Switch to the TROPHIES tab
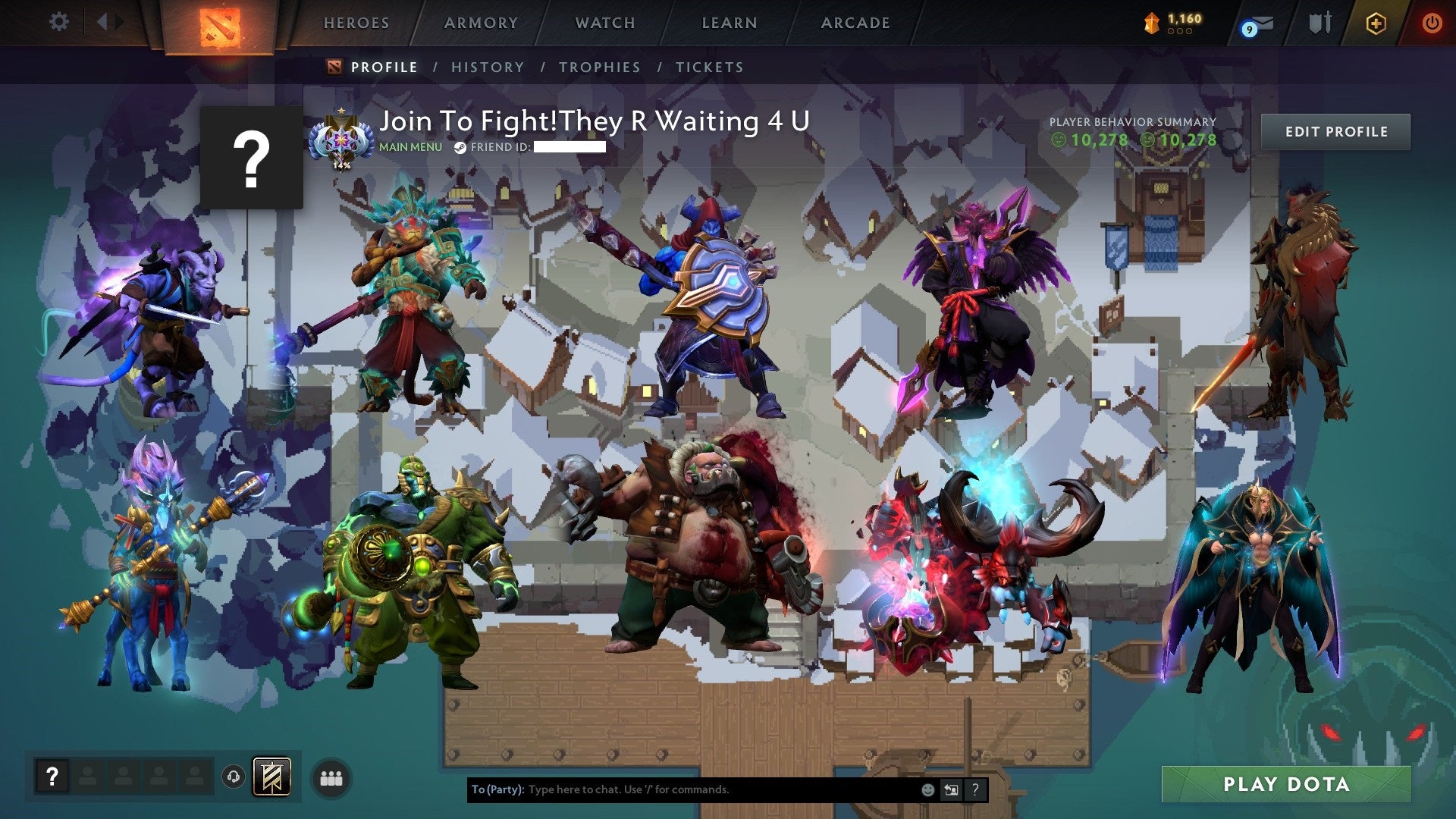Image resolution: width=1456 pixels, height=819 pixels. (599, 67)
